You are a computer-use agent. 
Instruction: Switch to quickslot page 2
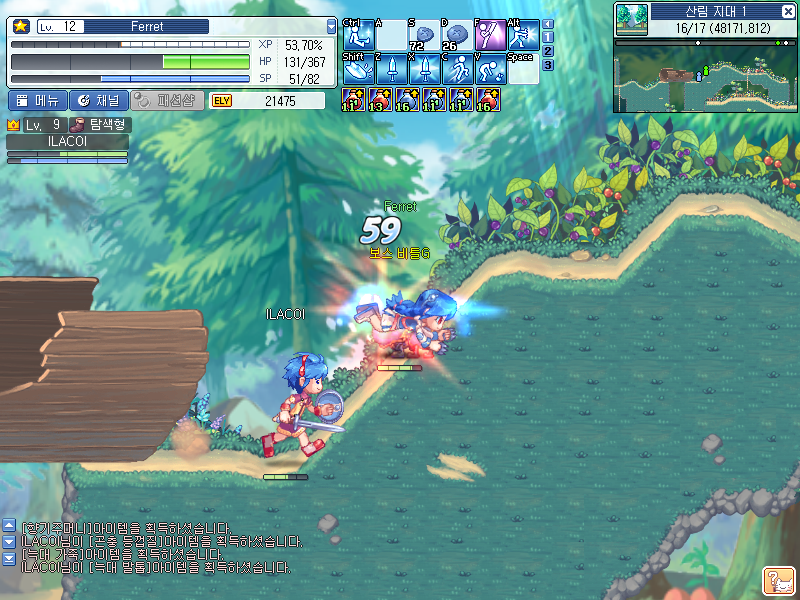[547, 51]
